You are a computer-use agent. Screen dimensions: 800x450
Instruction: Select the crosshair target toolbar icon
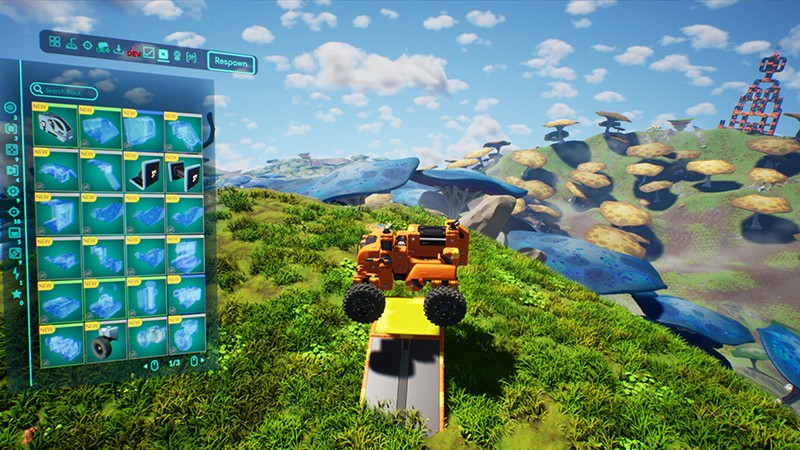tap(87, 45)
